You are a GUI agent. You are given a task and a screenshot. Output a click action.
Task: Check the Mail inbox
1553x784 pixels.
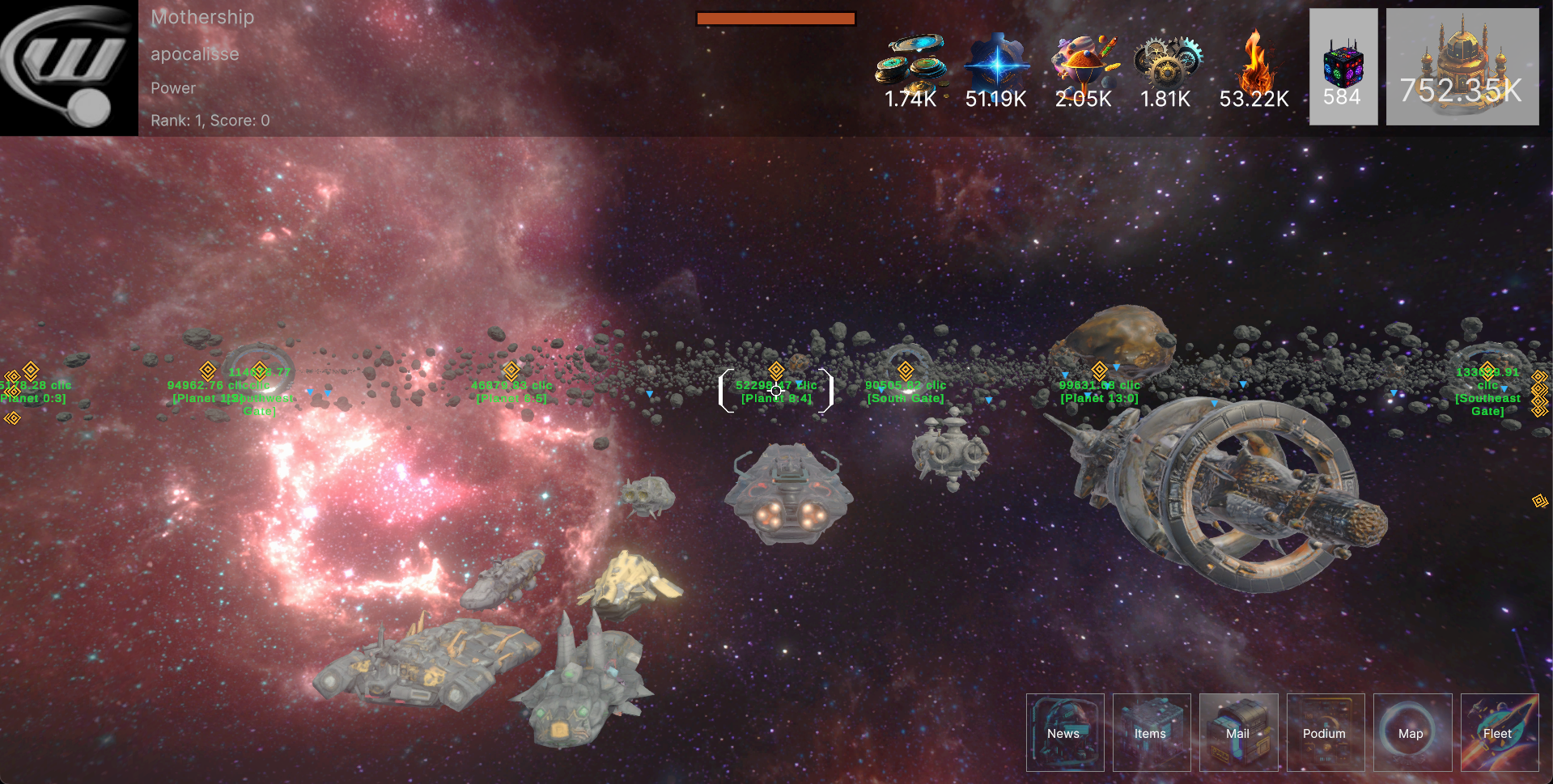[x=1238, y=732]
